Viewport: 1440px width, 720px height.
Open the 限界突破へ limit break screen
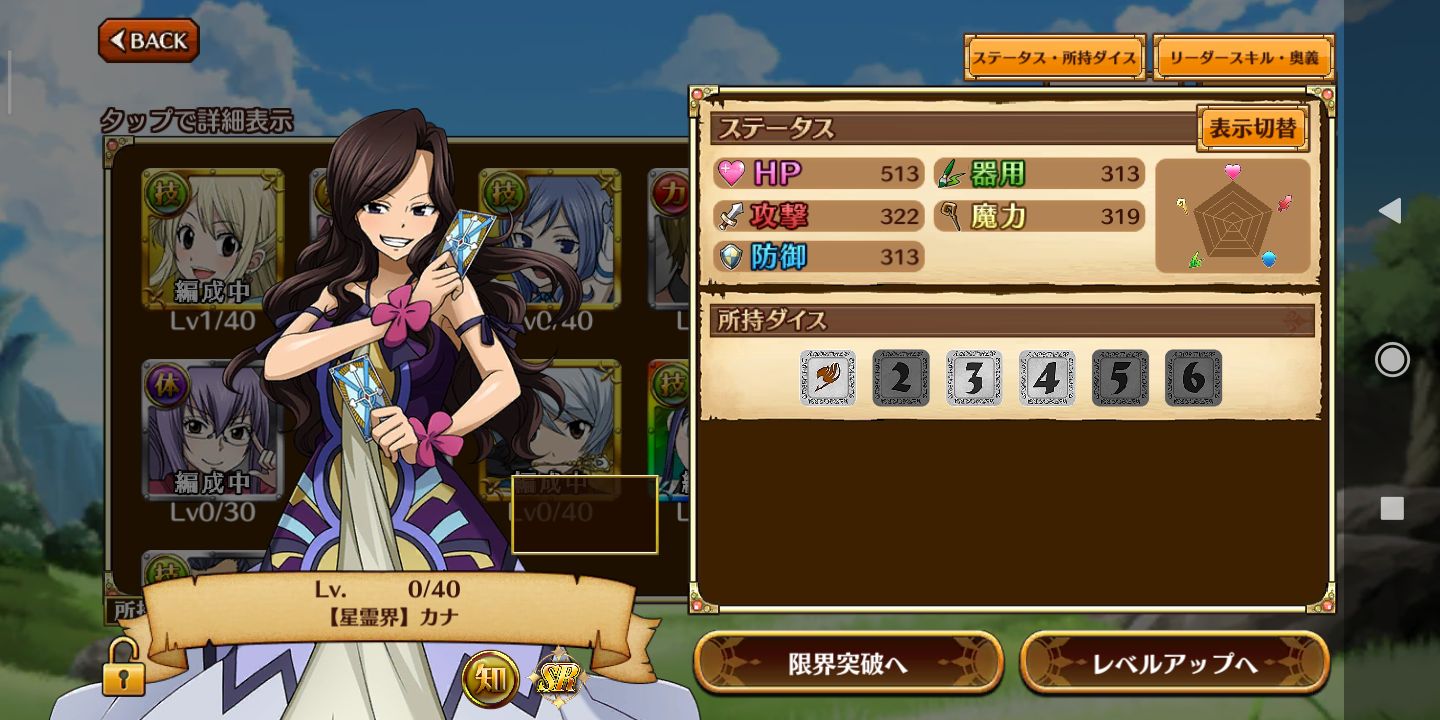[848, 663]
